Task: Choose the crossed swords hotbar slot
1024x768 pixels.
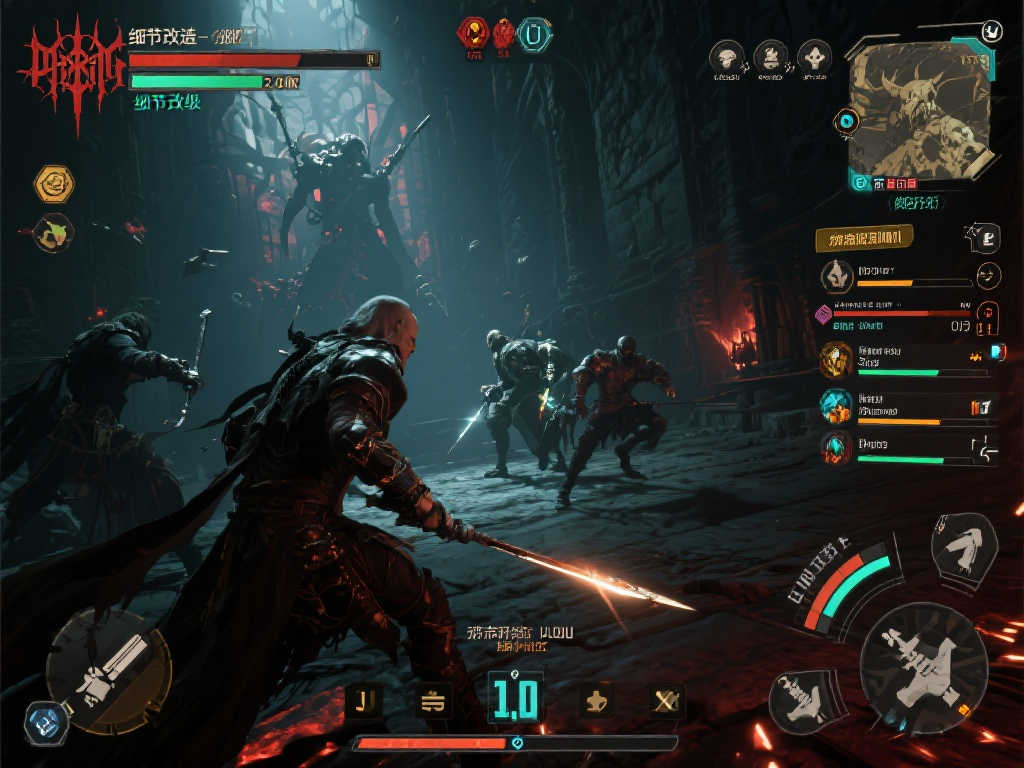Action: pos(664,701)
